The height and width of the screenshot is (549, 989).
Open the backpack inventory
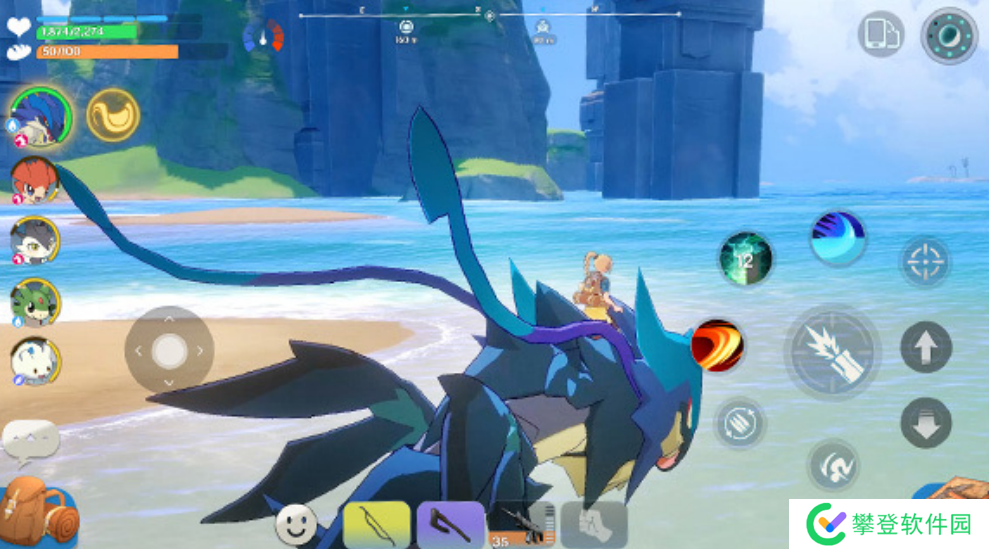coord(38,510)
